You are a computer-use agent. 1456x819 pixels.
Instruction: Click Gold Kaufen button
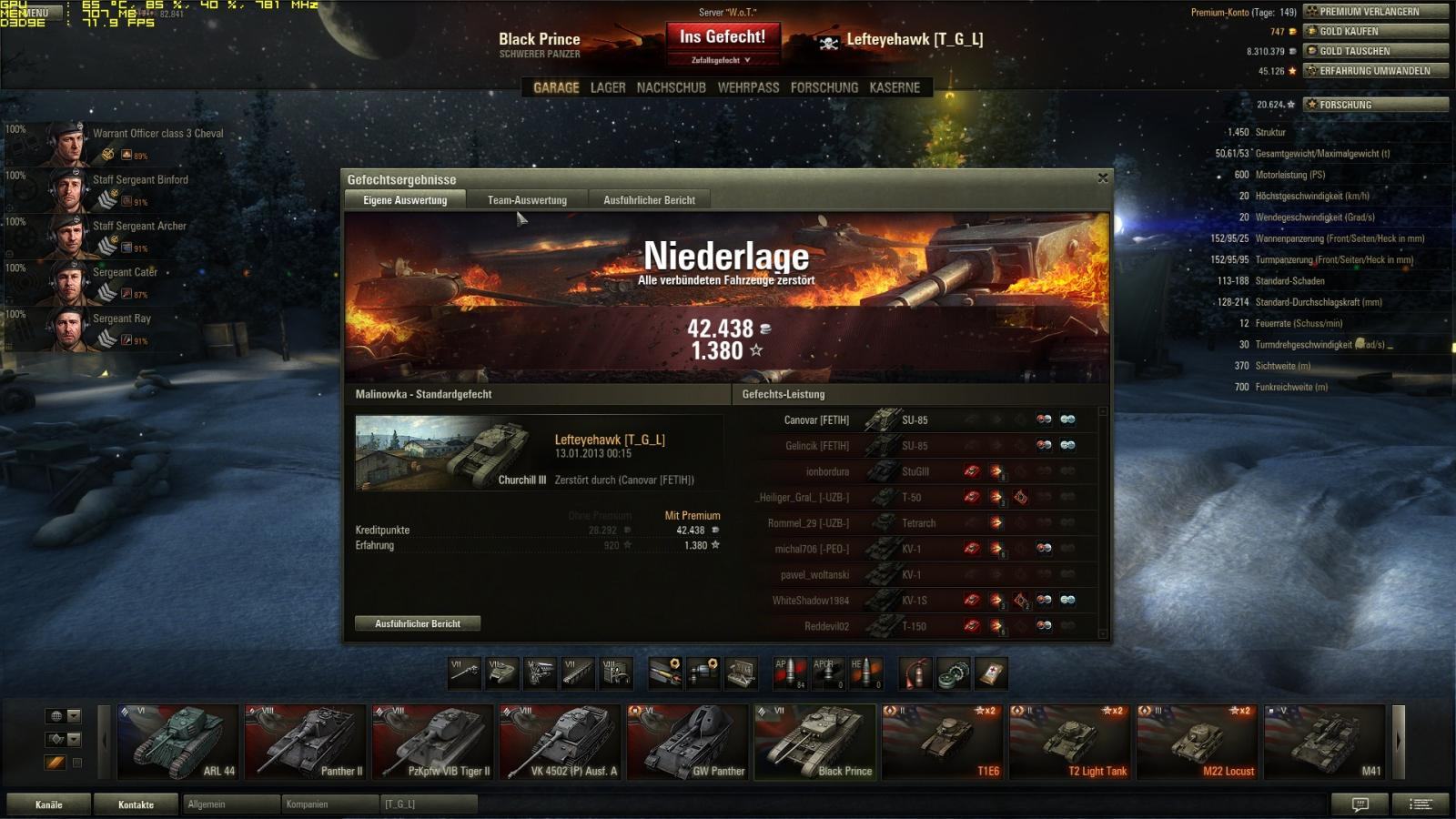(1375, 31)
